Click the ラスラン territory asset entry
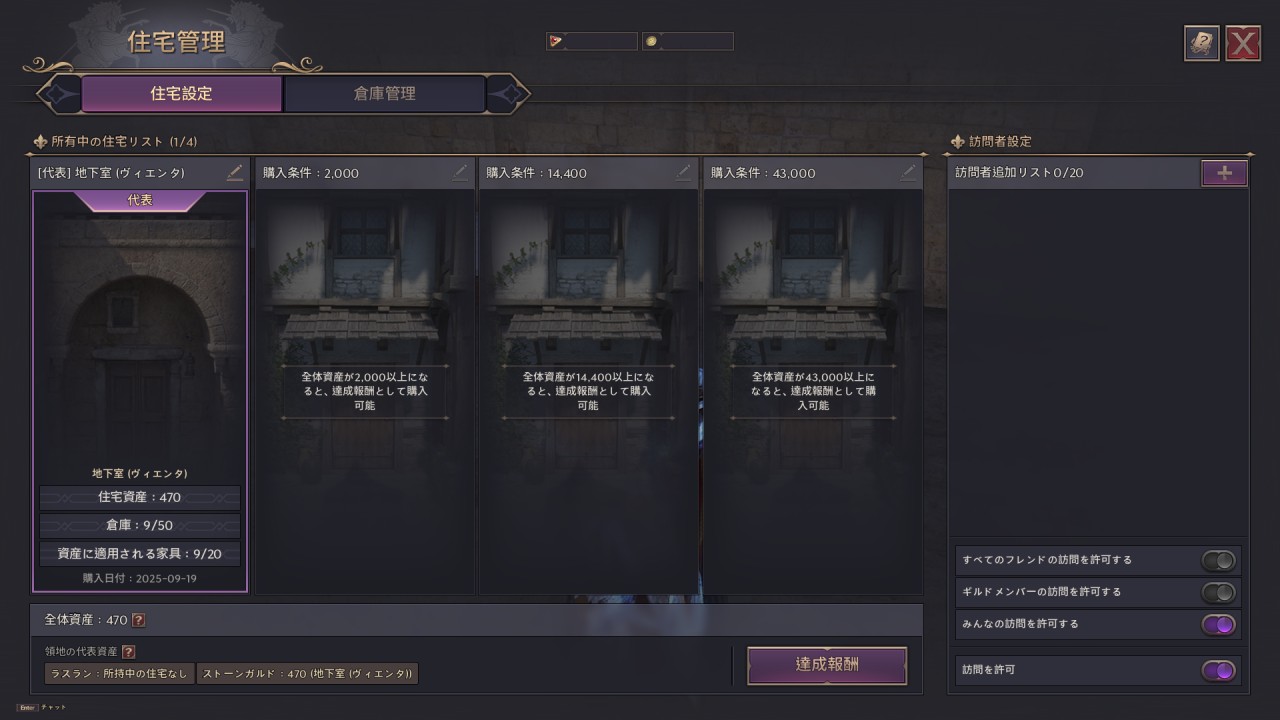This screenshot has width=1280, height=720. [x=118, y=674]
